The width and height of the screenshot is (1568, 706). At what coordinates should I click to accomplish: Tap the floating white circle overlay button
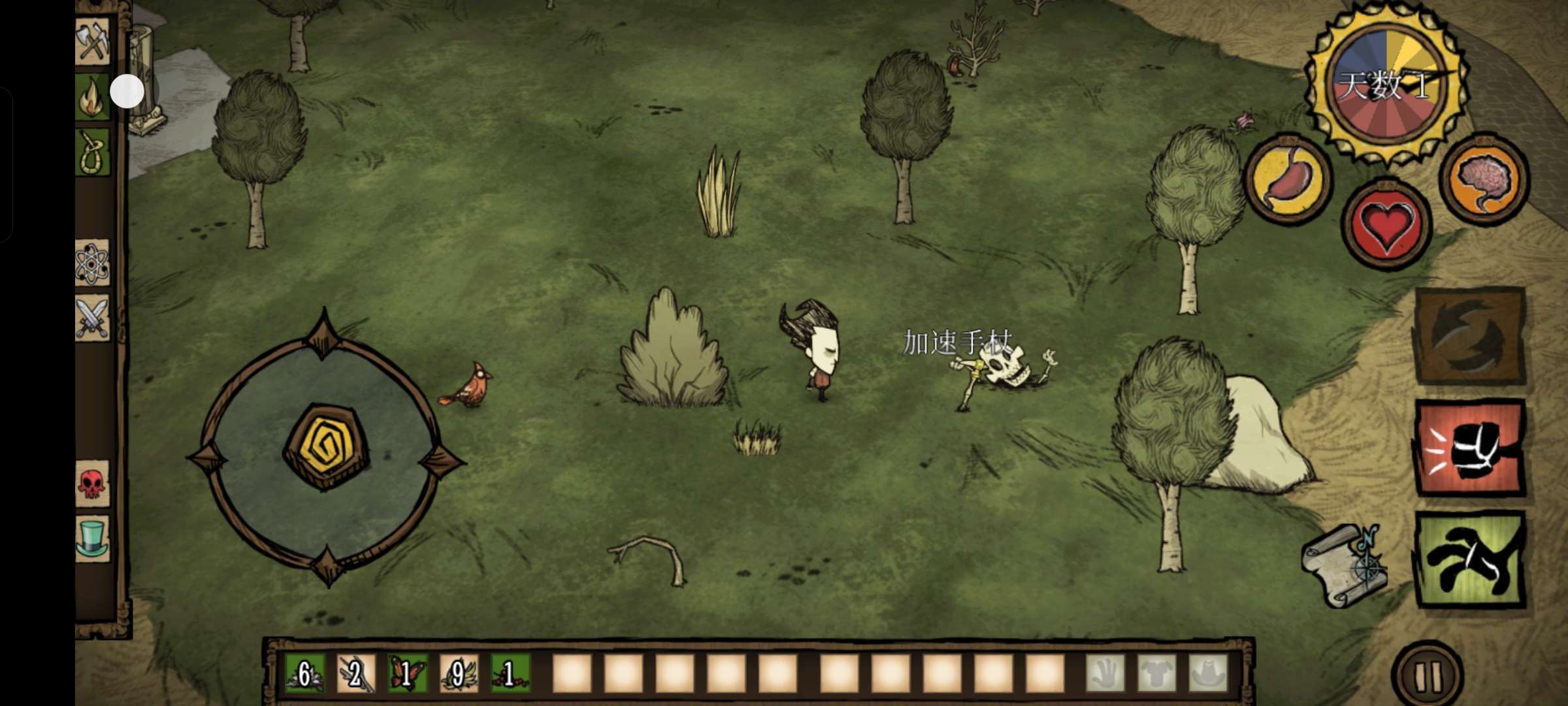pos(127,92)
